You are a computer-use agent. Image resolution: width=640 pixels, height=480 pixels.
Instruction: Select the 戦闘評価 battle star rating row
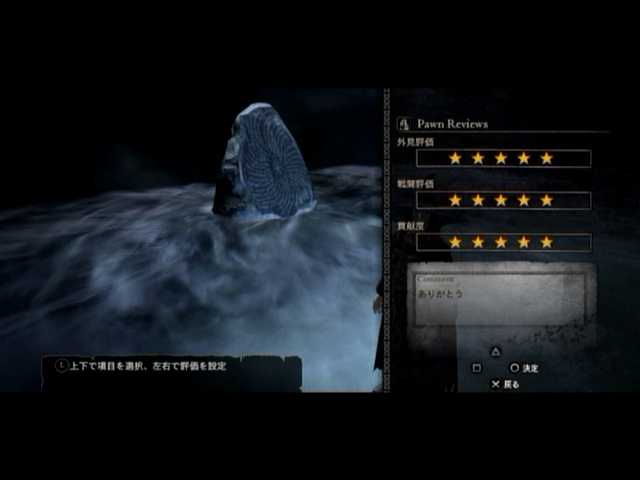[x=503, y=200]
